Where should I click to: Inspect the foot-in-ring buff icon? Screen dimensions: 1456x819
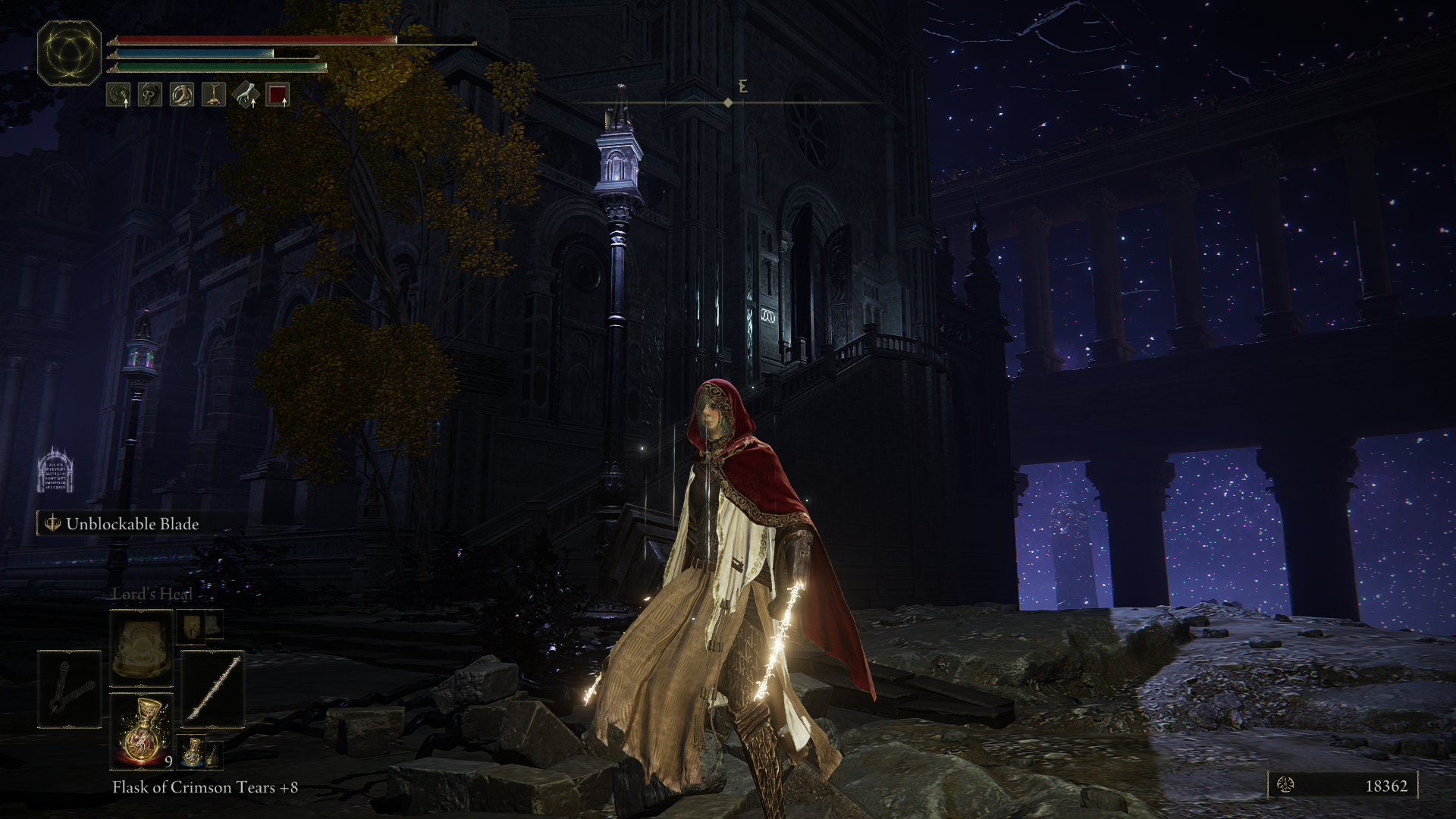coord(182,95)
